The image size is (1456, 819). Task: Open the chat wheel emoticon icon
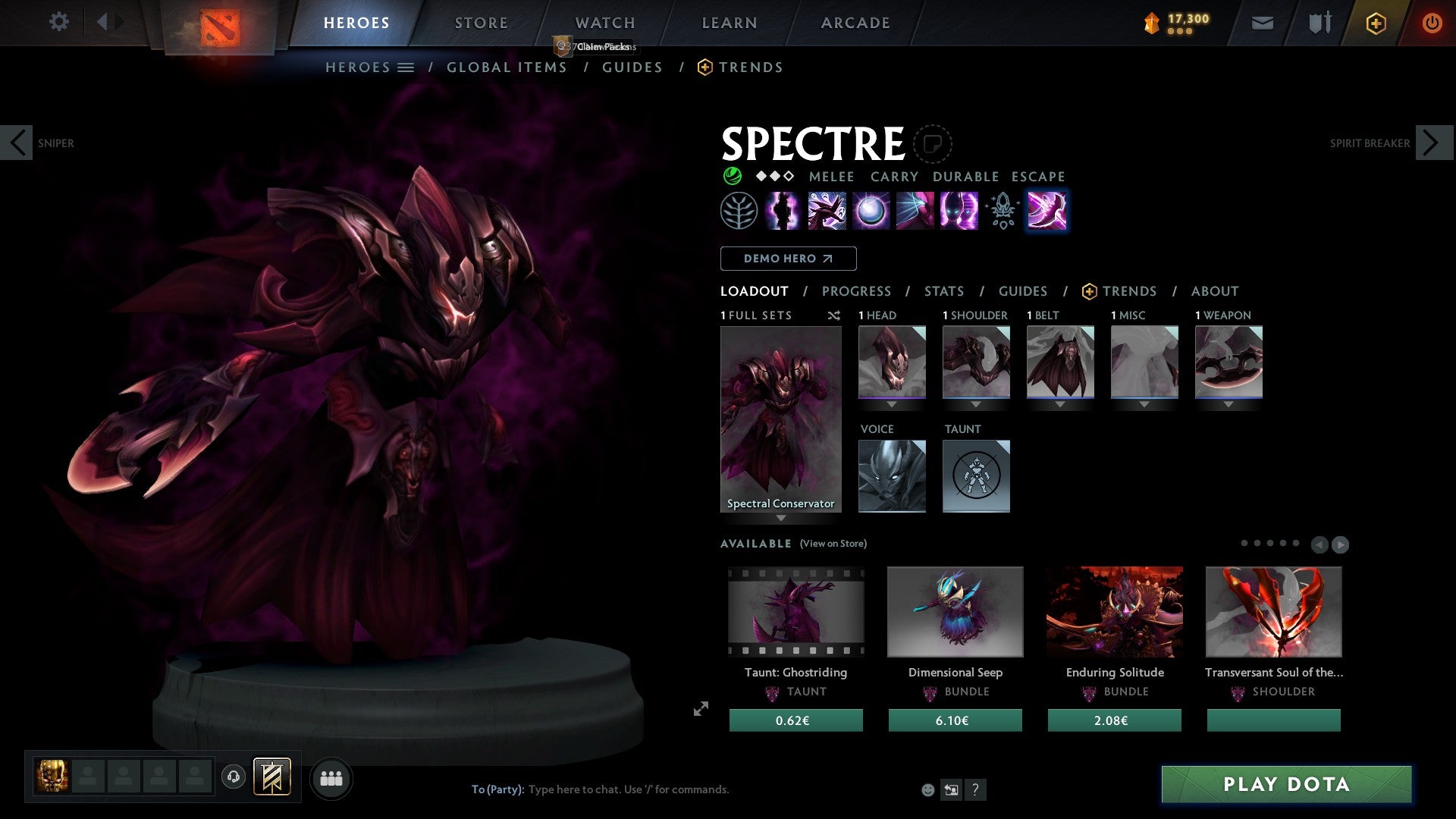click(x=927, y=789)
